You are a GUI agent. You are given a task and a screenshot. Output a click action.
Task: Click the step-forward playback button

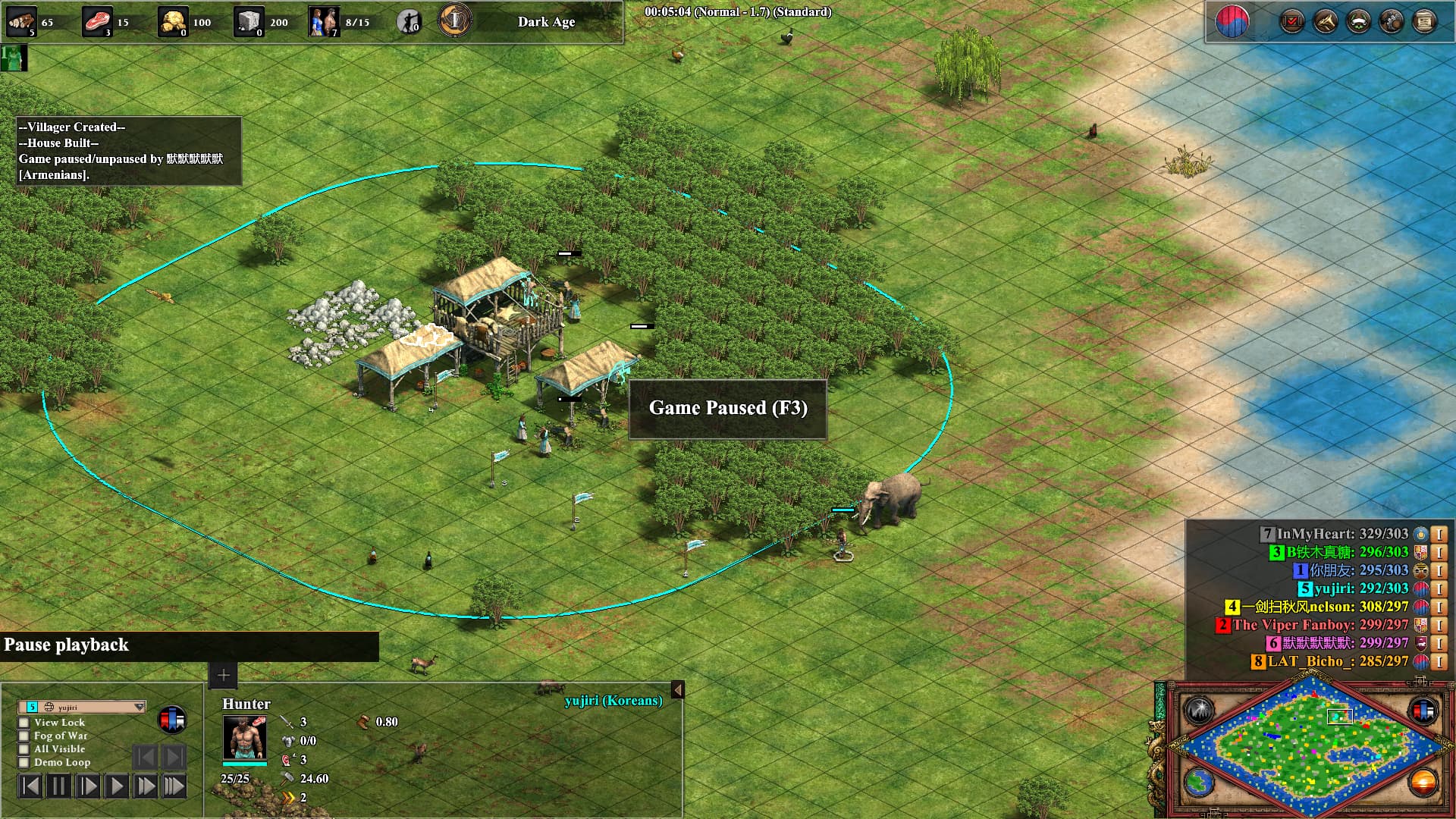[88, 786]
